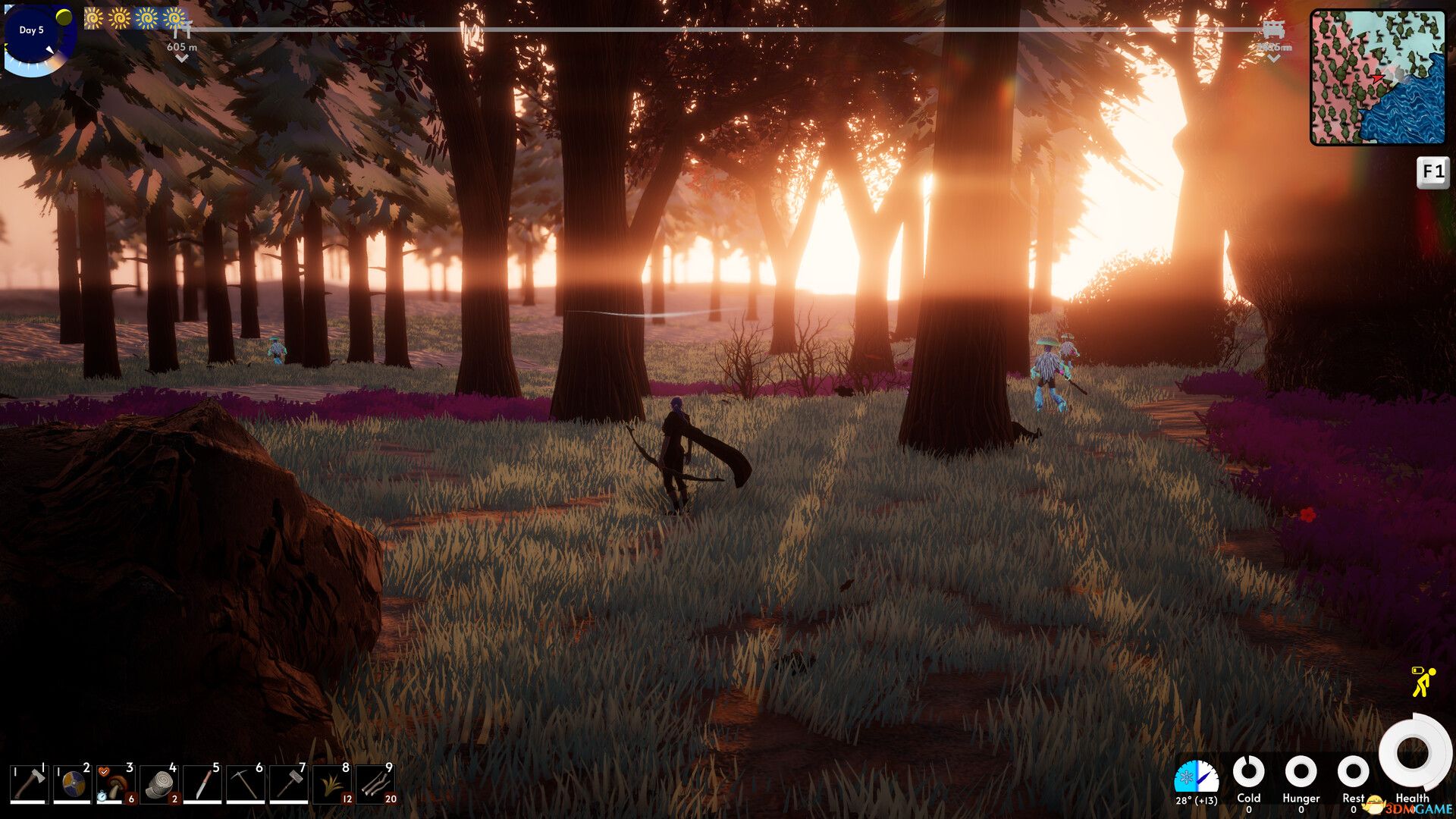Screen dimensions: 1456x819
Task: Expand the cart waypoint chevron on the right
Action: 1273,57
